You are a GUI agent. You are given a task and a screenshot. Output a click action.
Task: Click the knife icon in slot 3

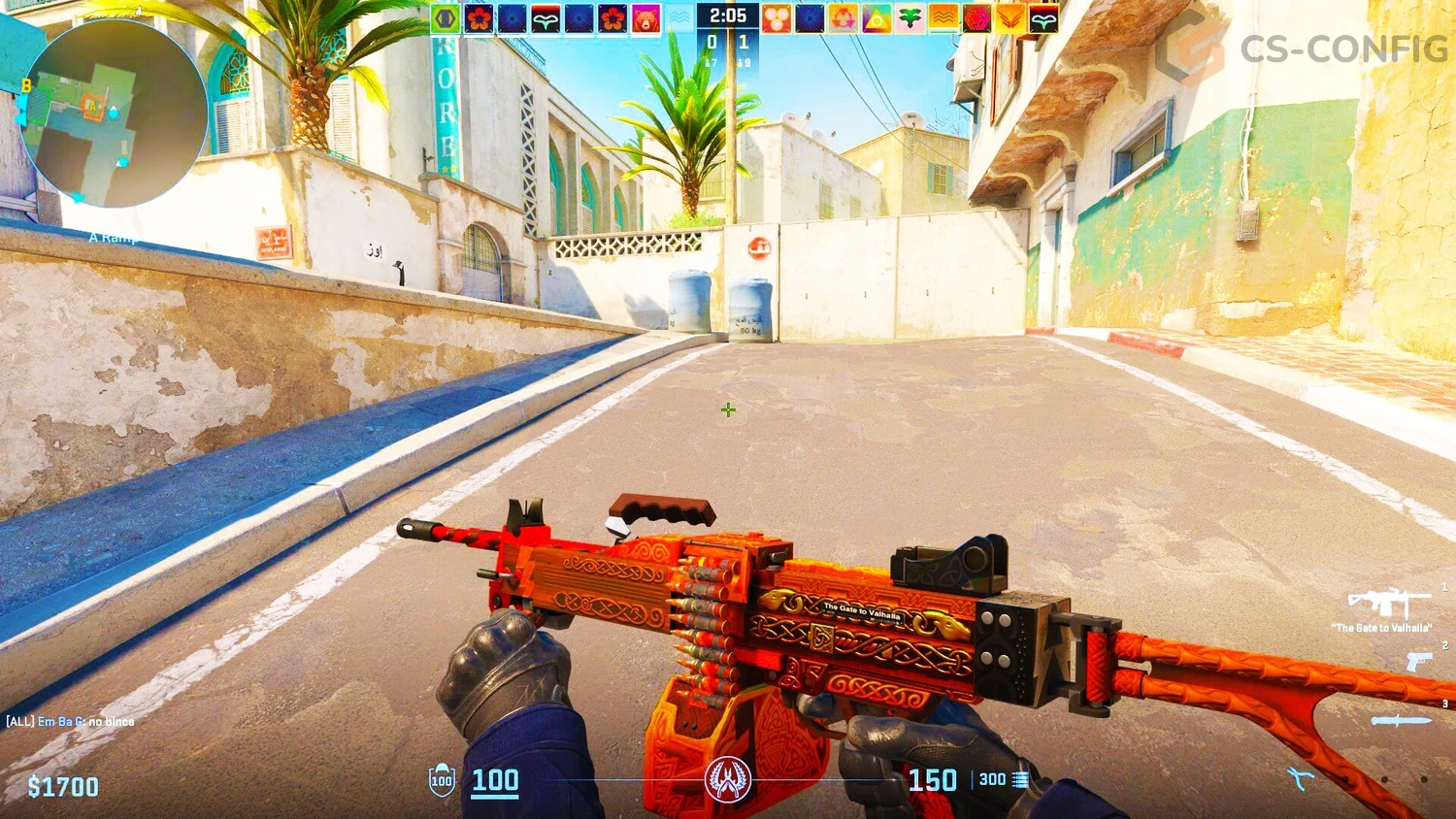click(x=1402, y=719)
